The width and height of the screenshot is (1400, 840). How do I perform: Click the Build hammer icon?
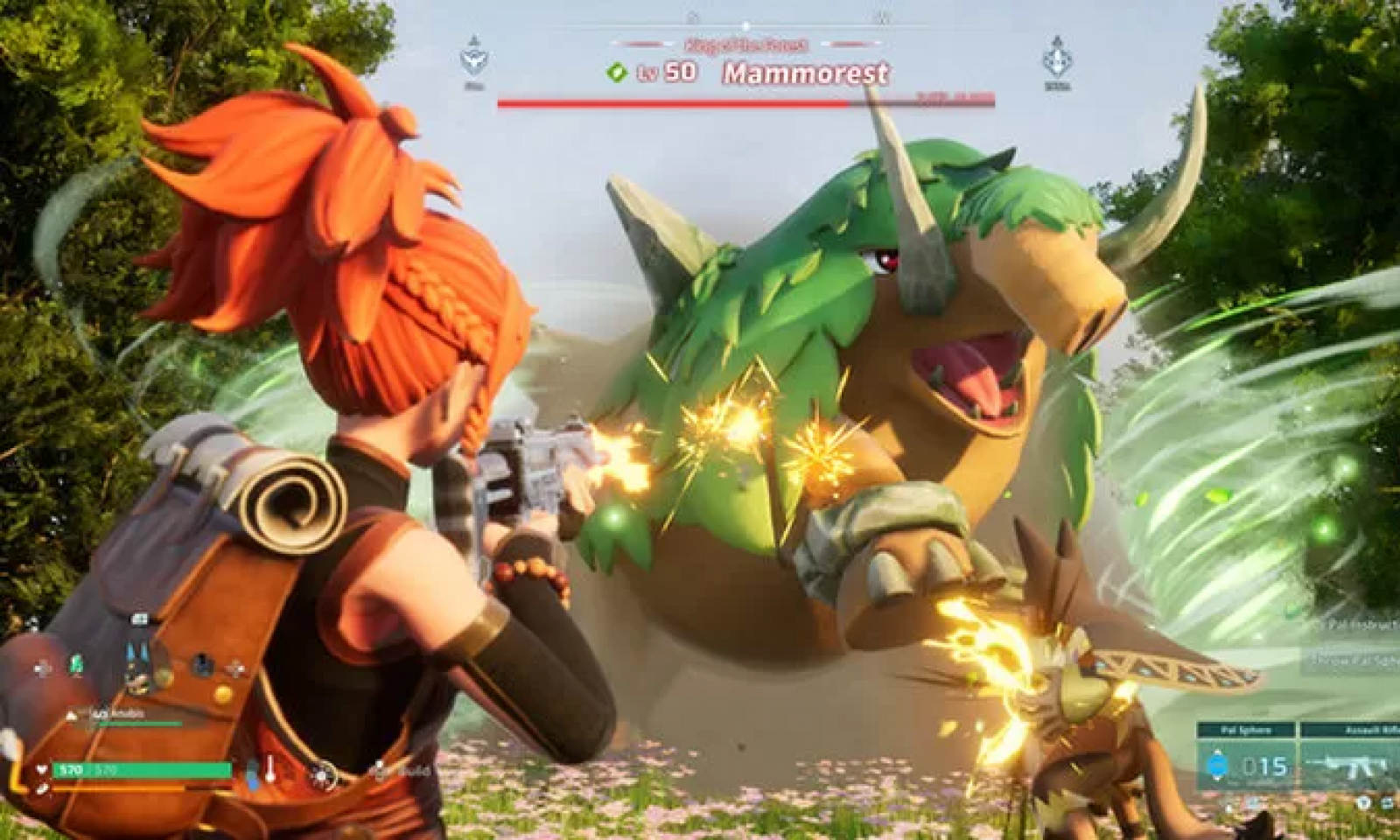tap(381, 771)
